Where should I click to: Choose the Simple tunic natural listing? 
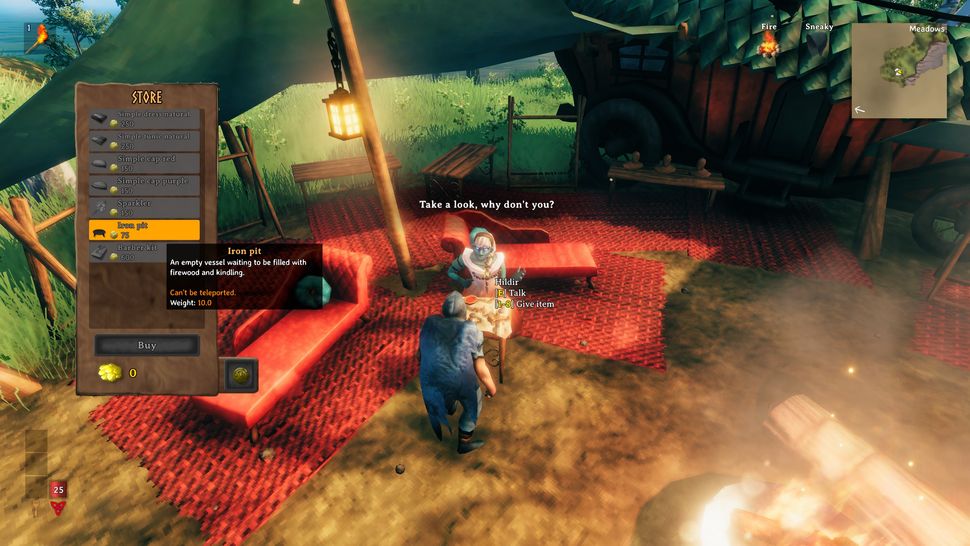click(x=145, y=141)
